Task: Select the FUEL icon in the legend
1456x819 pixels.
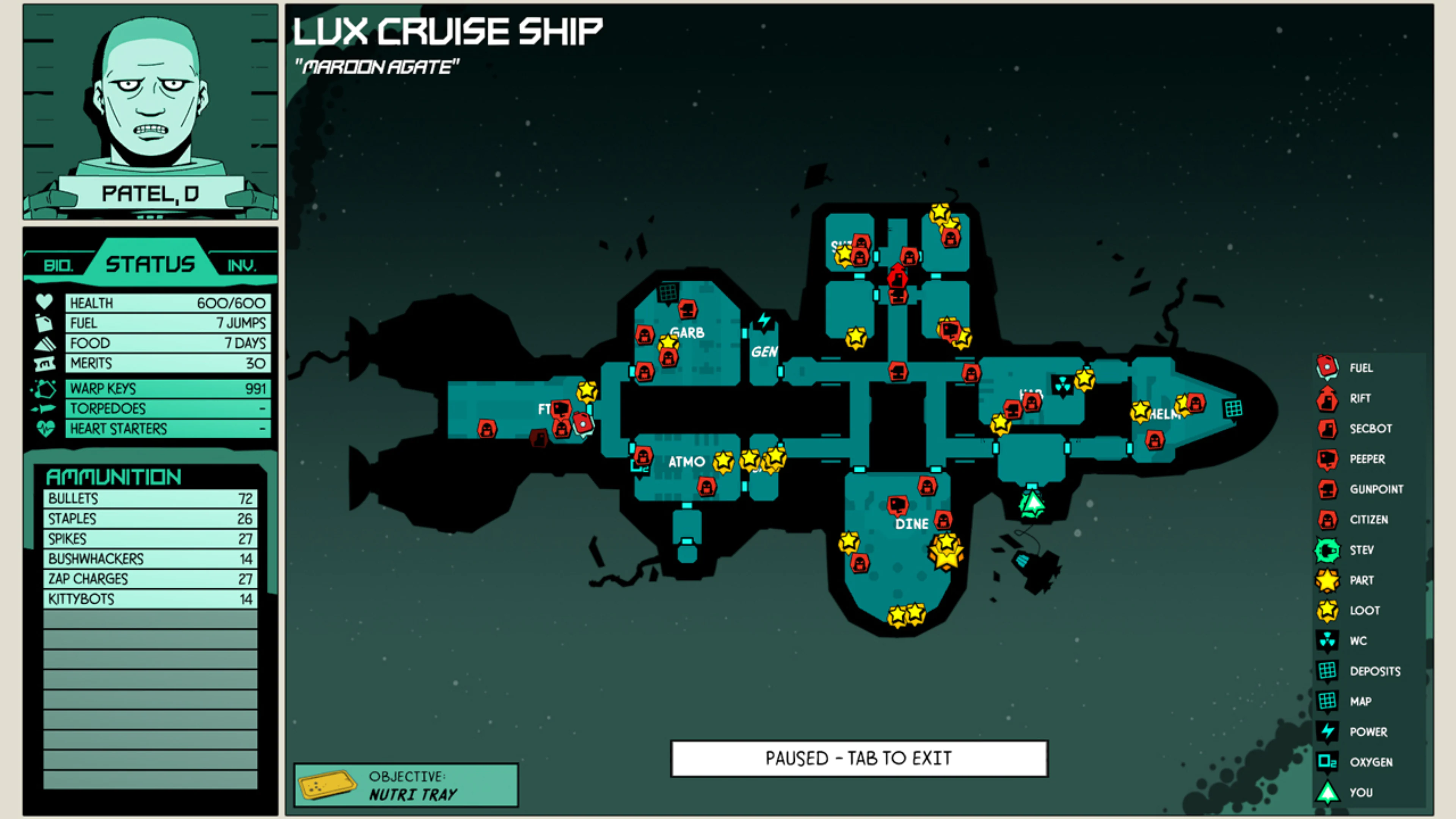Action: click(1327, 367)
